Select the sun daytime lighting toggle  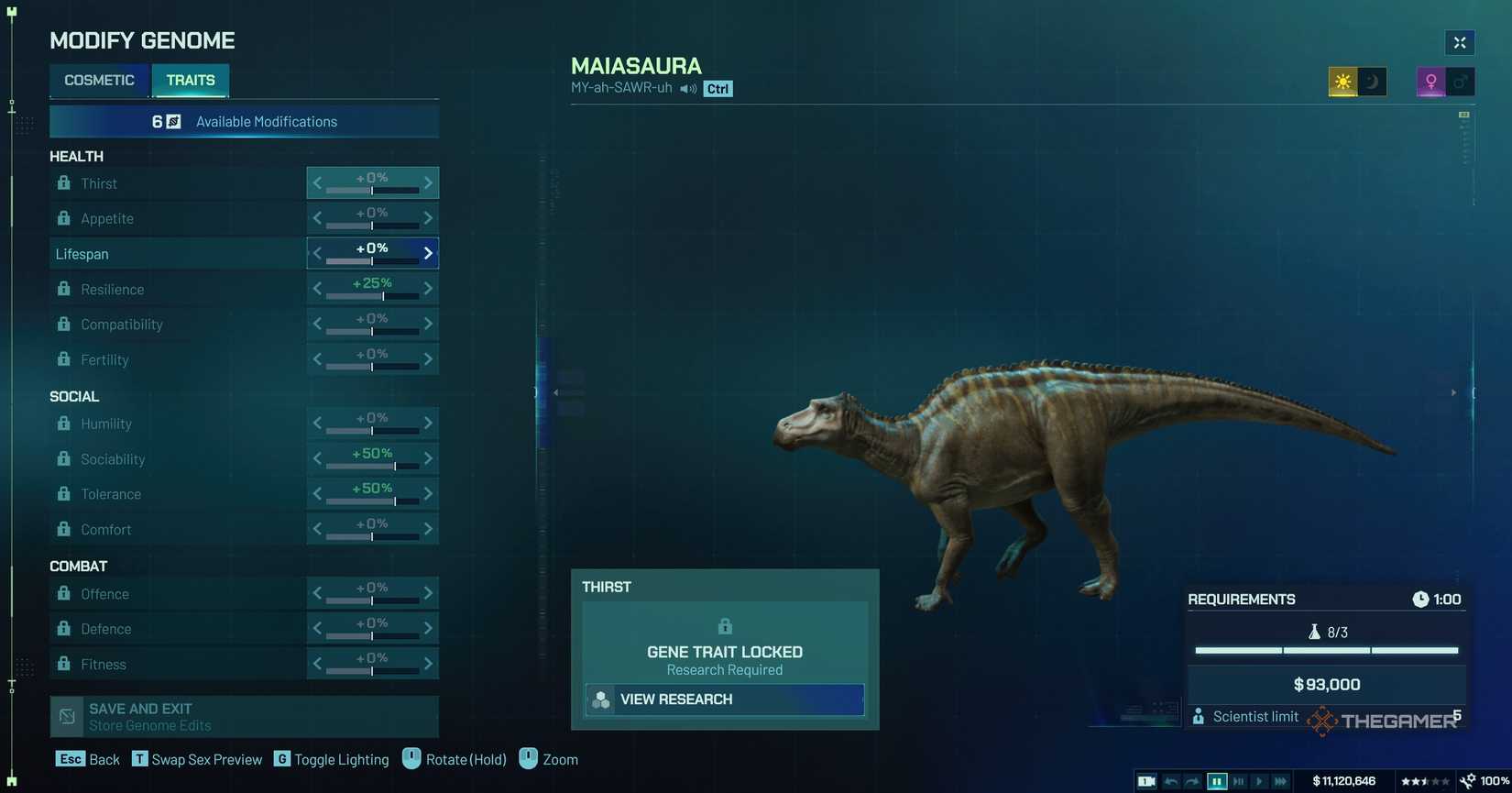click(x=1342, y=82)
